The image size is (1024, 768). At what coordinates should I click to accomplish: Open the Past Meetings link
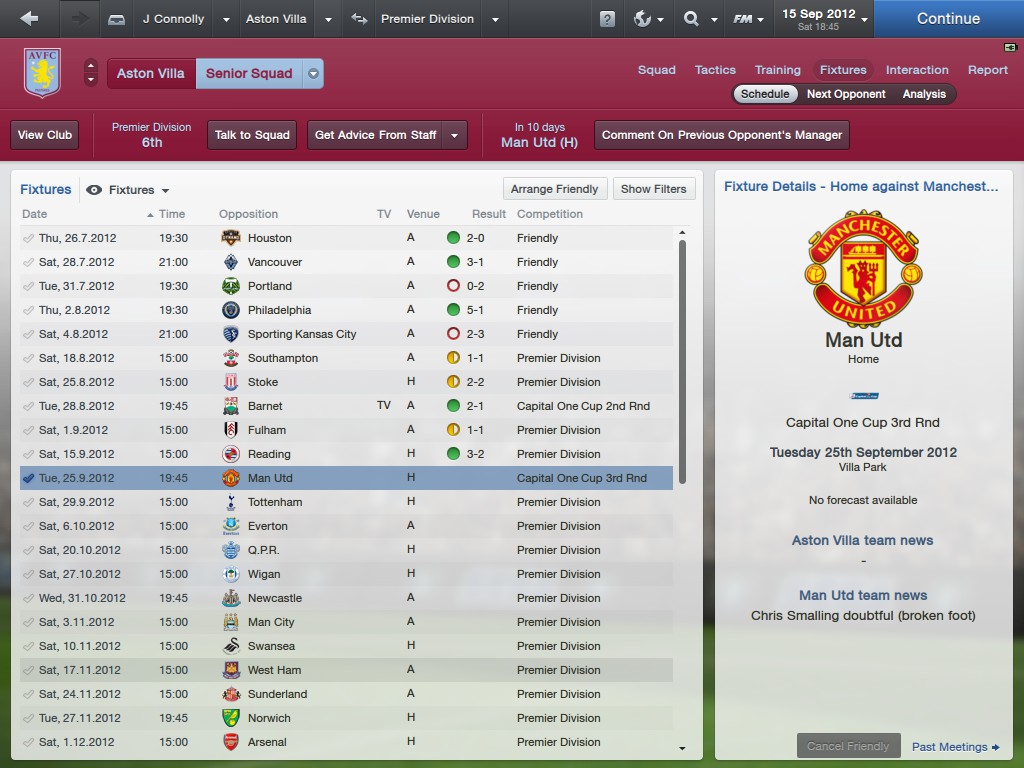pos(955,747)
